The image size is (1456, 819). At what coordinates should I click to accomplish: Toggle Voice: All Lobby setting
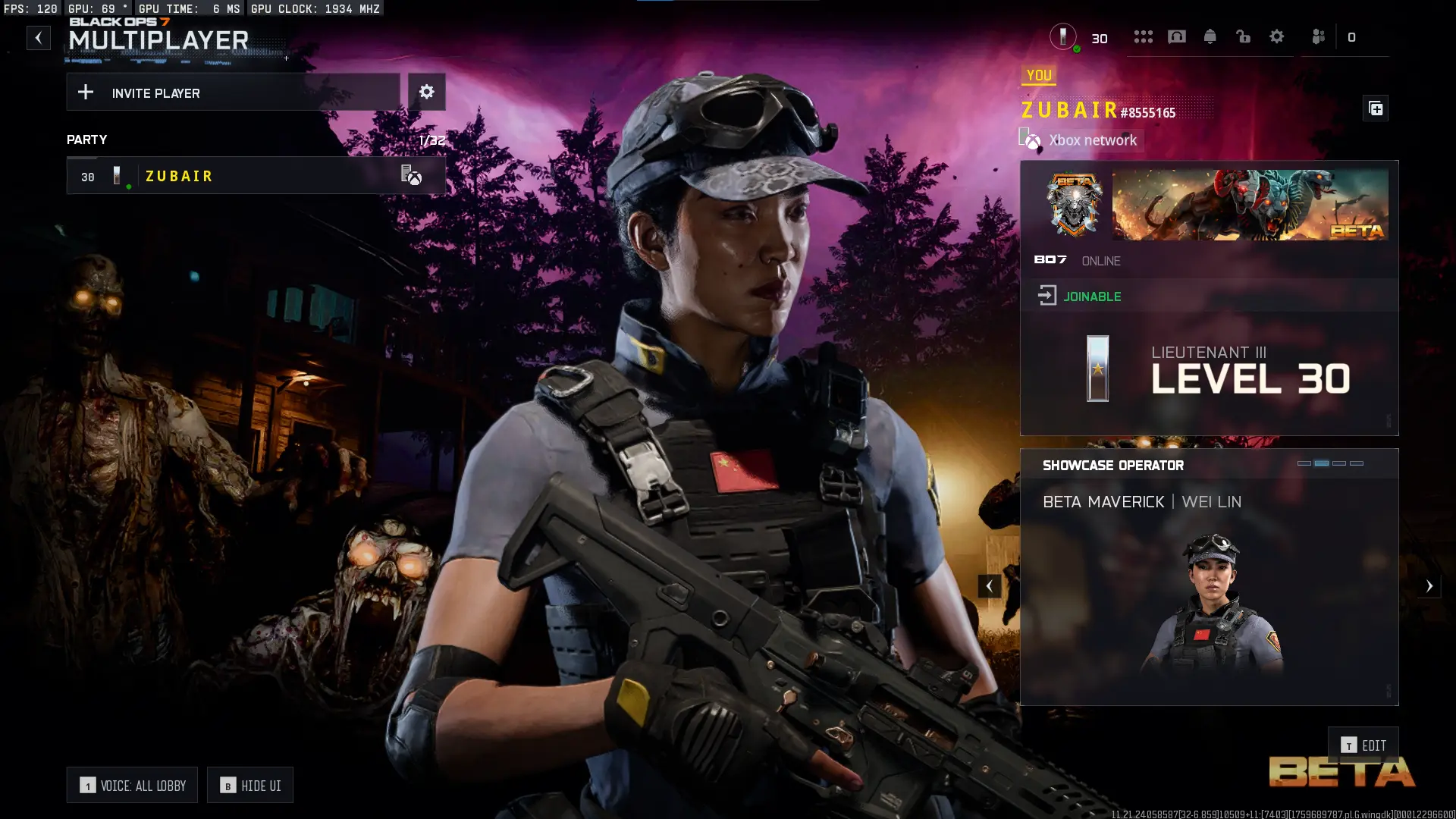(x=132, y=786)
